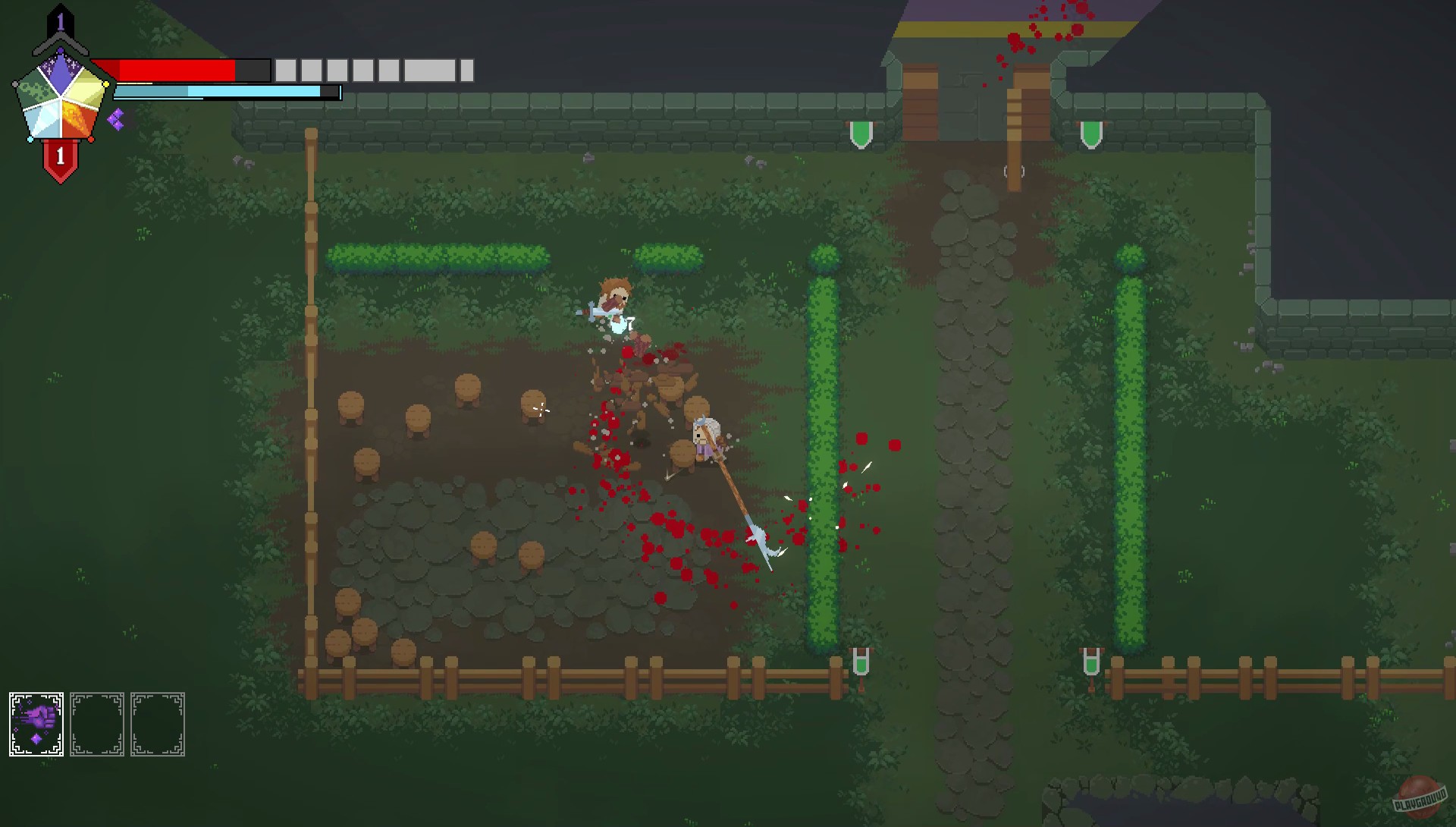
Task: Select the purple Arcane Fist ability slot
Action: point(35,722)
